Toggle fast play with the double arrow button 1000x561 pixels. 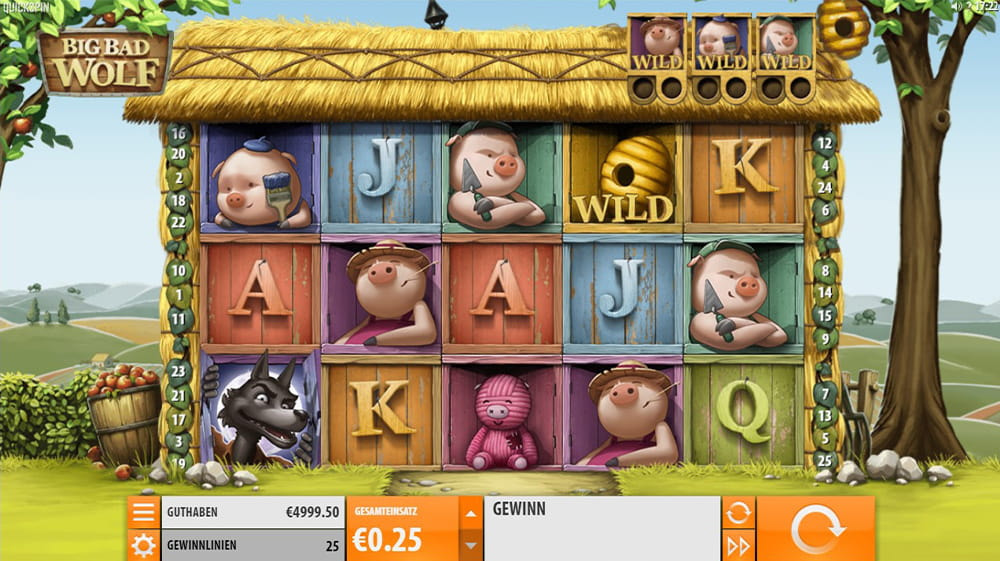739,546
